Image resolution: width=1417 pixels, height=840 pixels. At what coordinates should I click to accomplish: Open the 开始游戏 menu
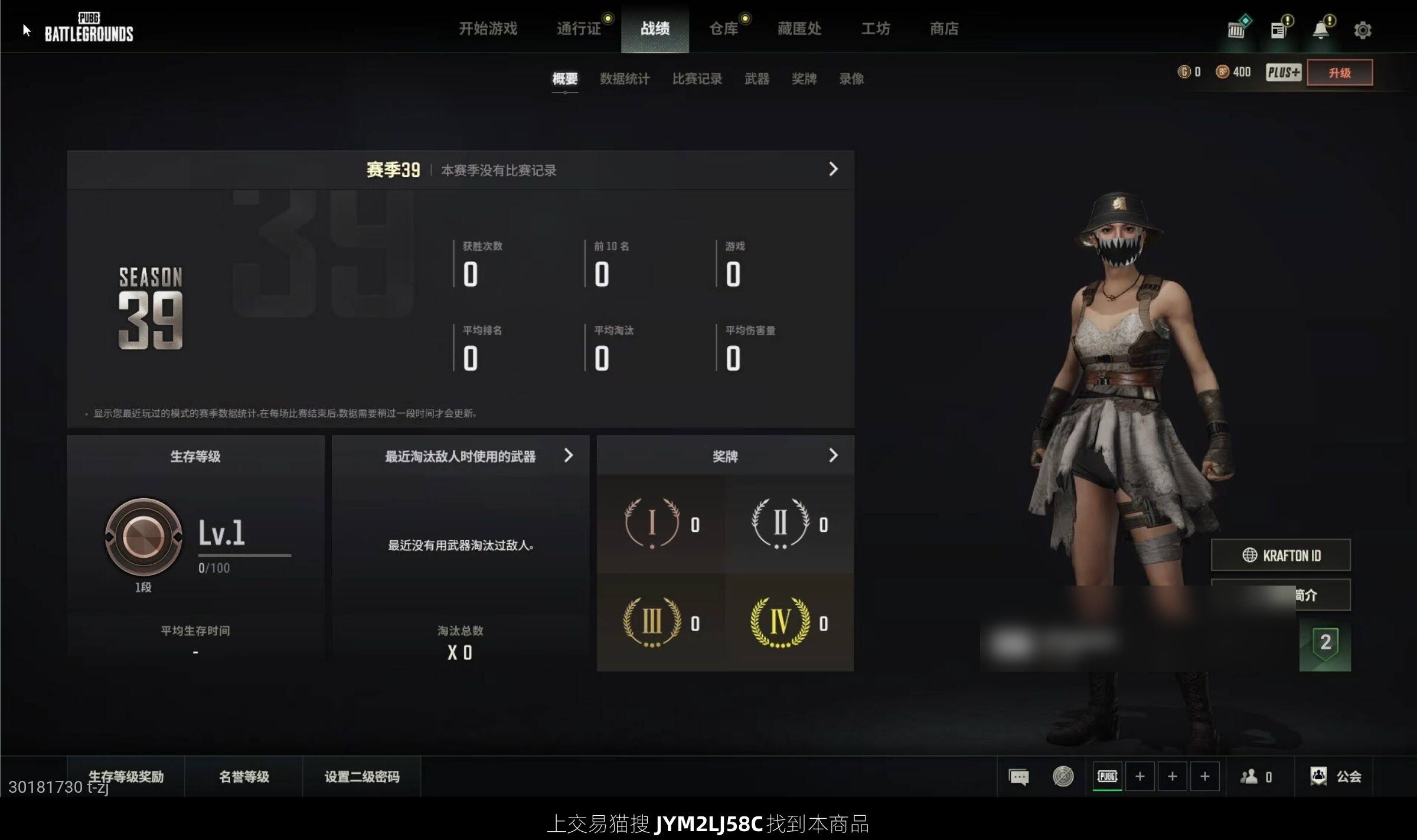click(x=488, y=28)
